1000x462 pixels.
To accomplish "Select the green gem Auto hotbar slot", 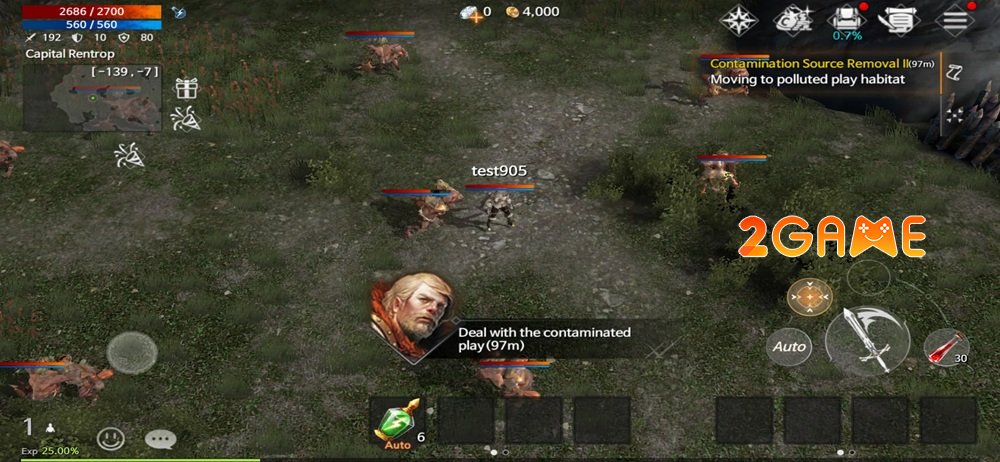I will coord(397,420).
